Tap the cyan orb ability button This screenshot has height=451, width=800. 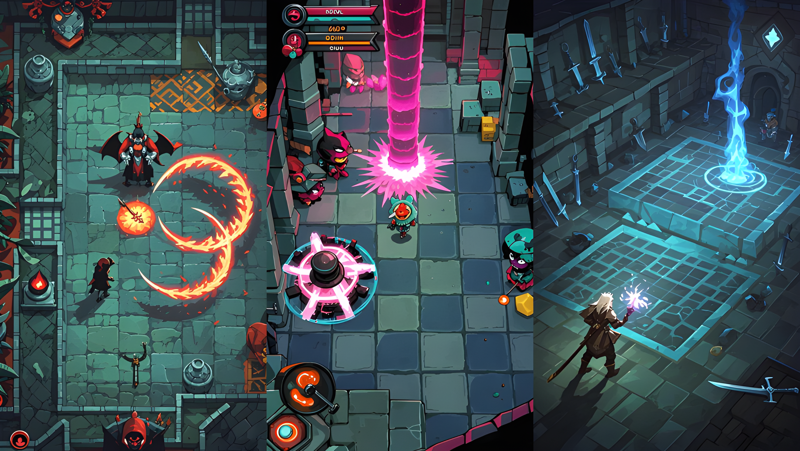point(287,433)
